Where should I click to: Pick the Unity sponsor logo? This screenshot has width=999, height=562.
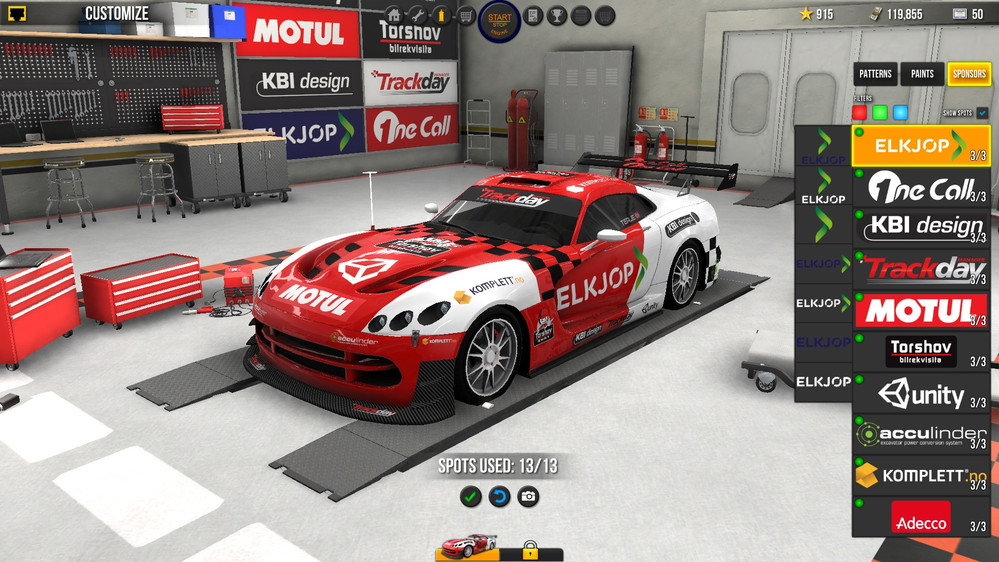[920, 394]
